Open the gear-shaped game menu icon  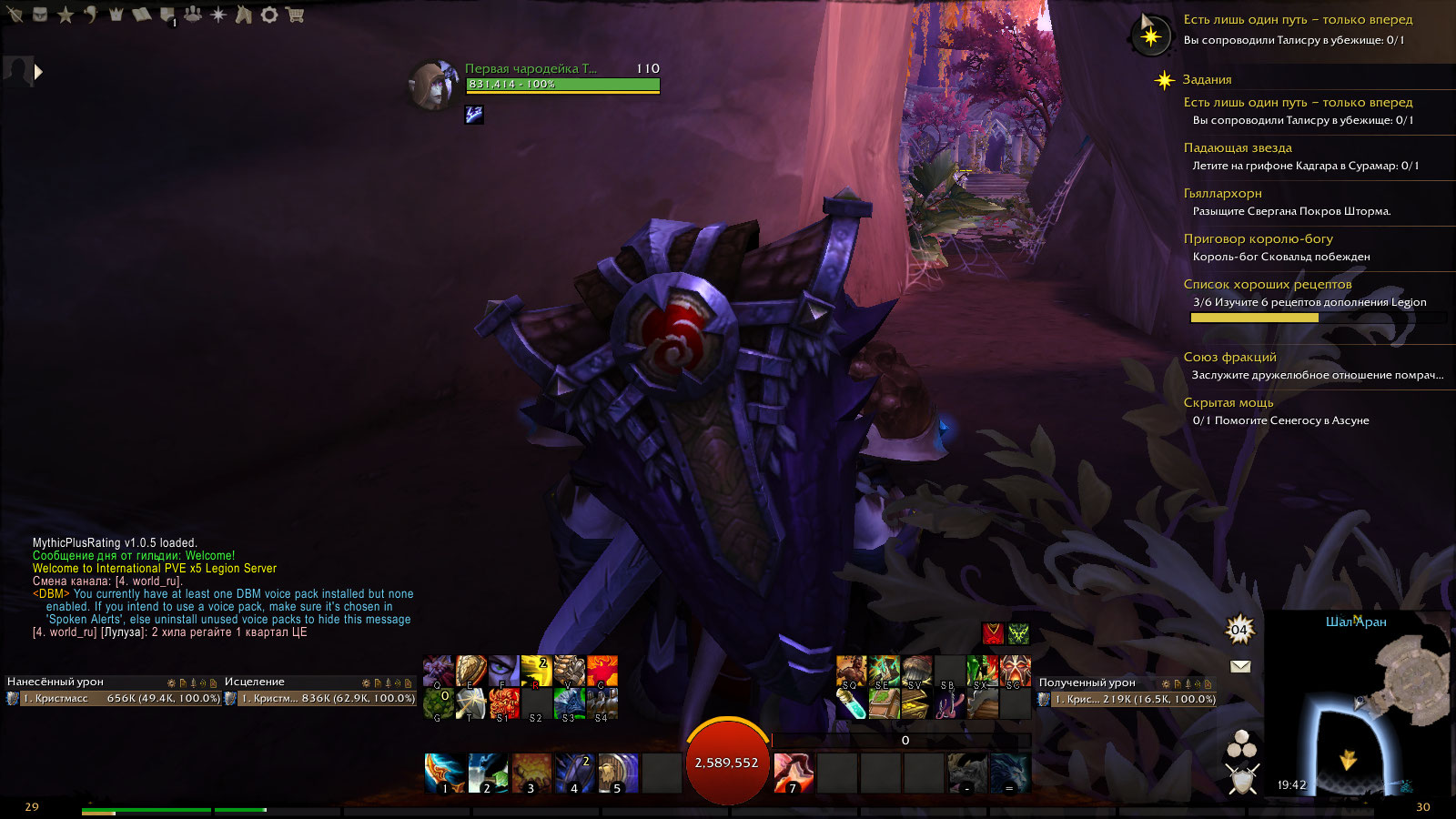[269, 15]
